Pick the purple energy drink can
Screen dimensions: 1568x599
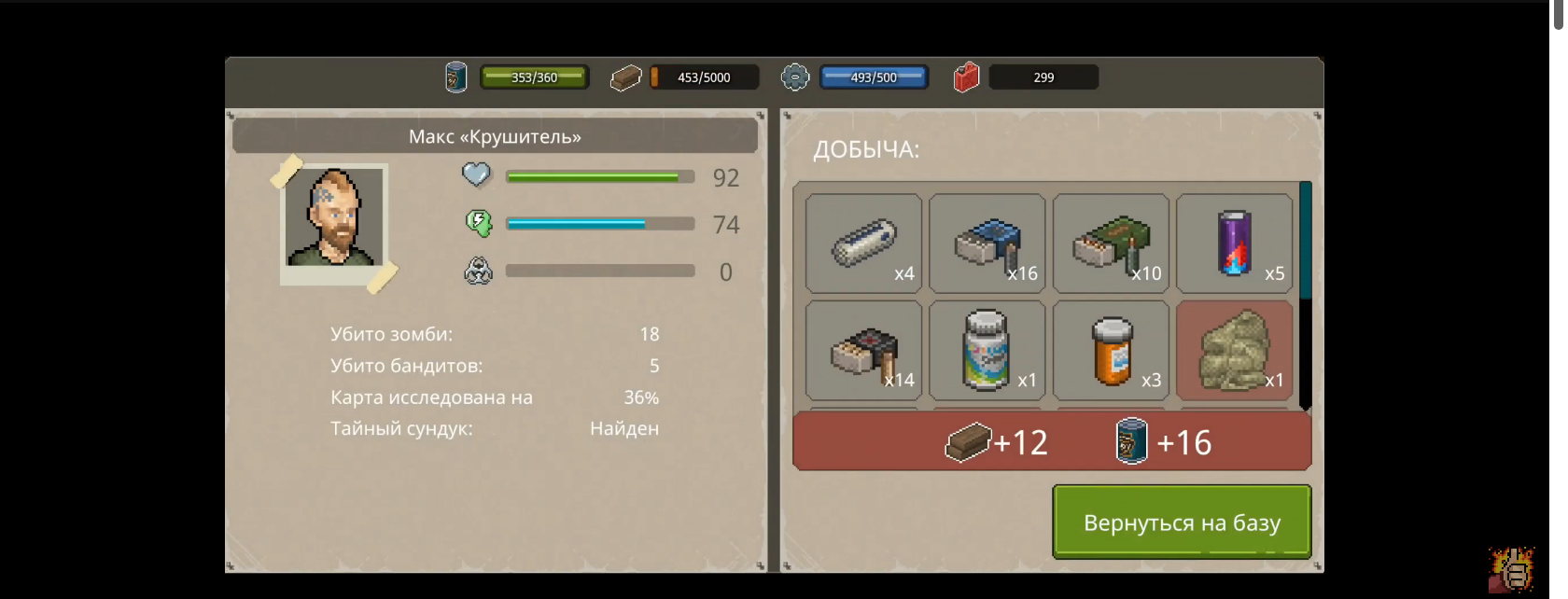point(1234,244)
